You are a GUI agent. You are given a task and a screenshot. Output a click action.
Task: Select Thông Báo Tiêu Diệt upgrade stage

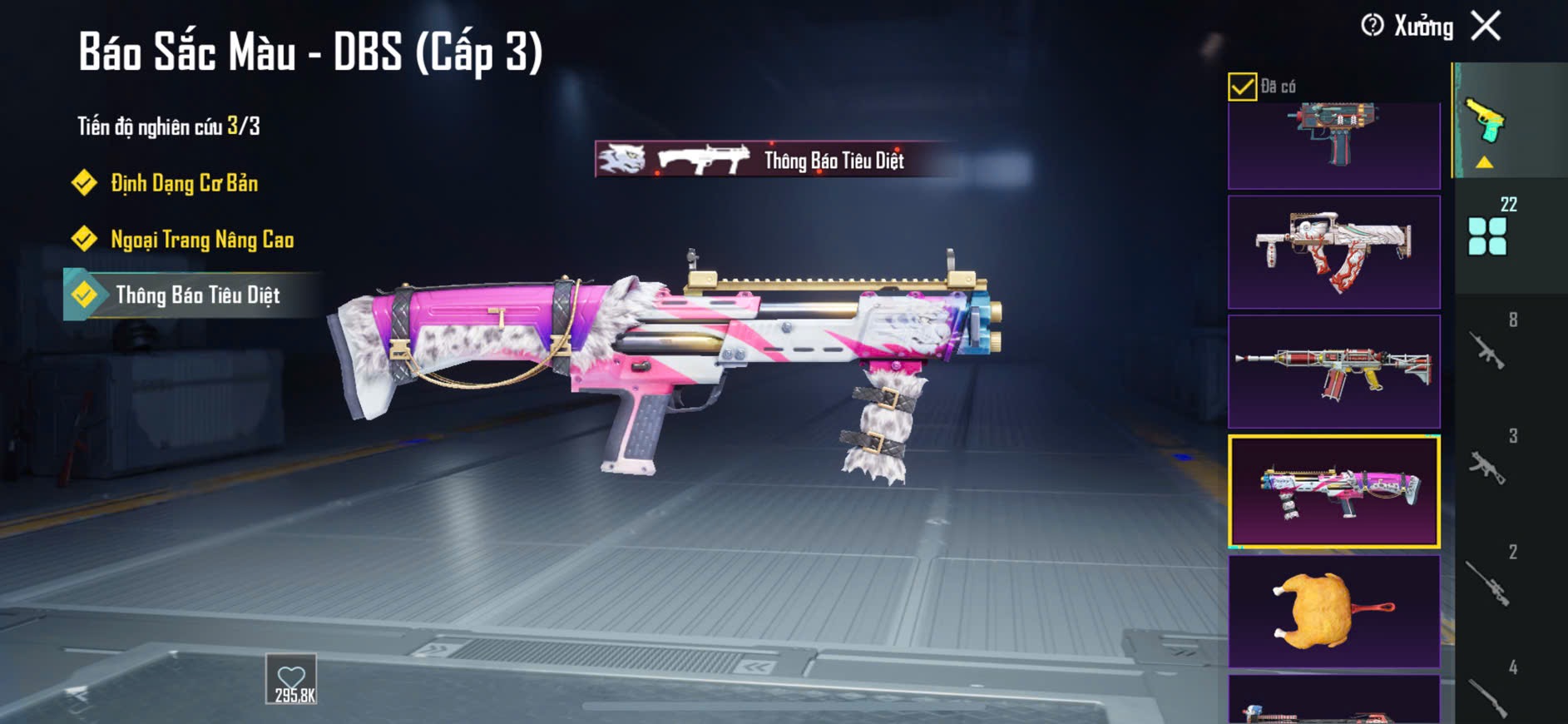pyautogui.click(x=197, y=295)
